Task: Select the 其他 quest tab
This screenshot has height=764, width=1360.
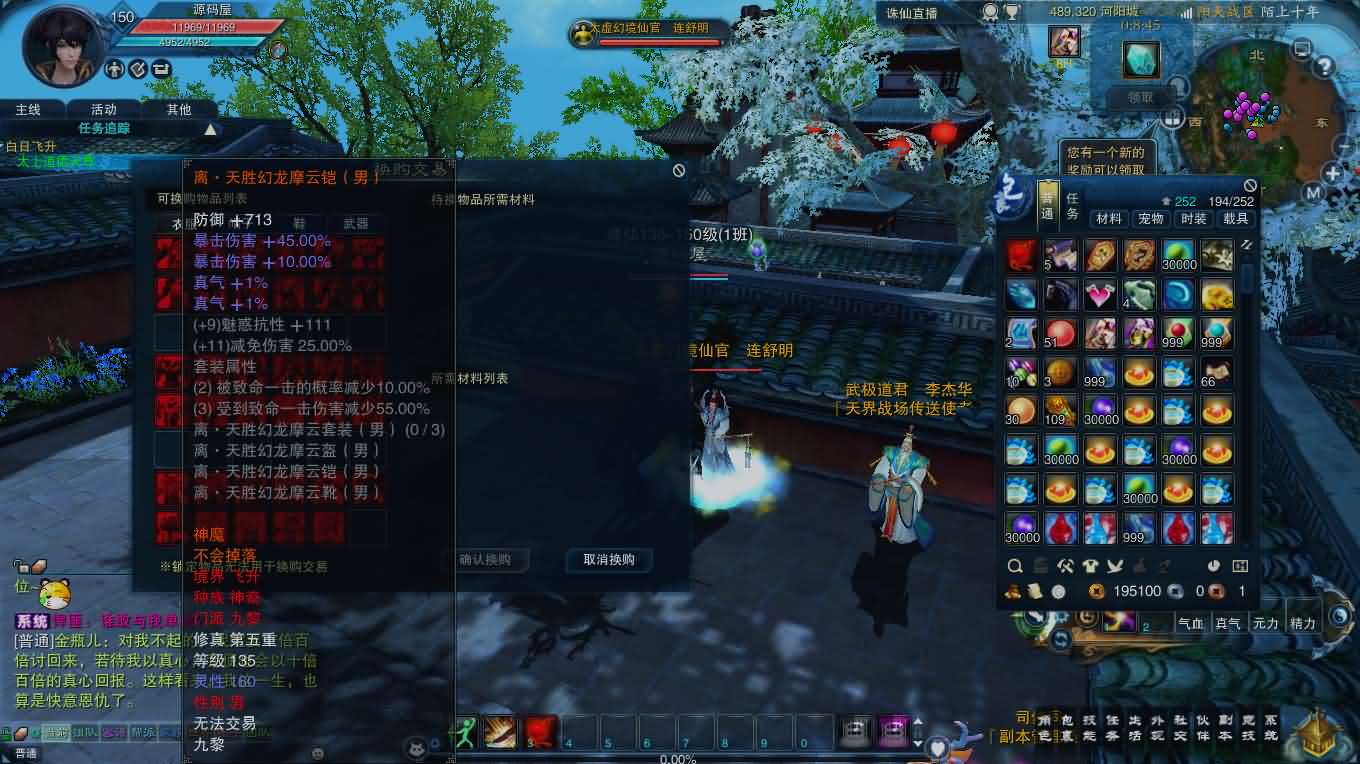Action: pos(179,109)
